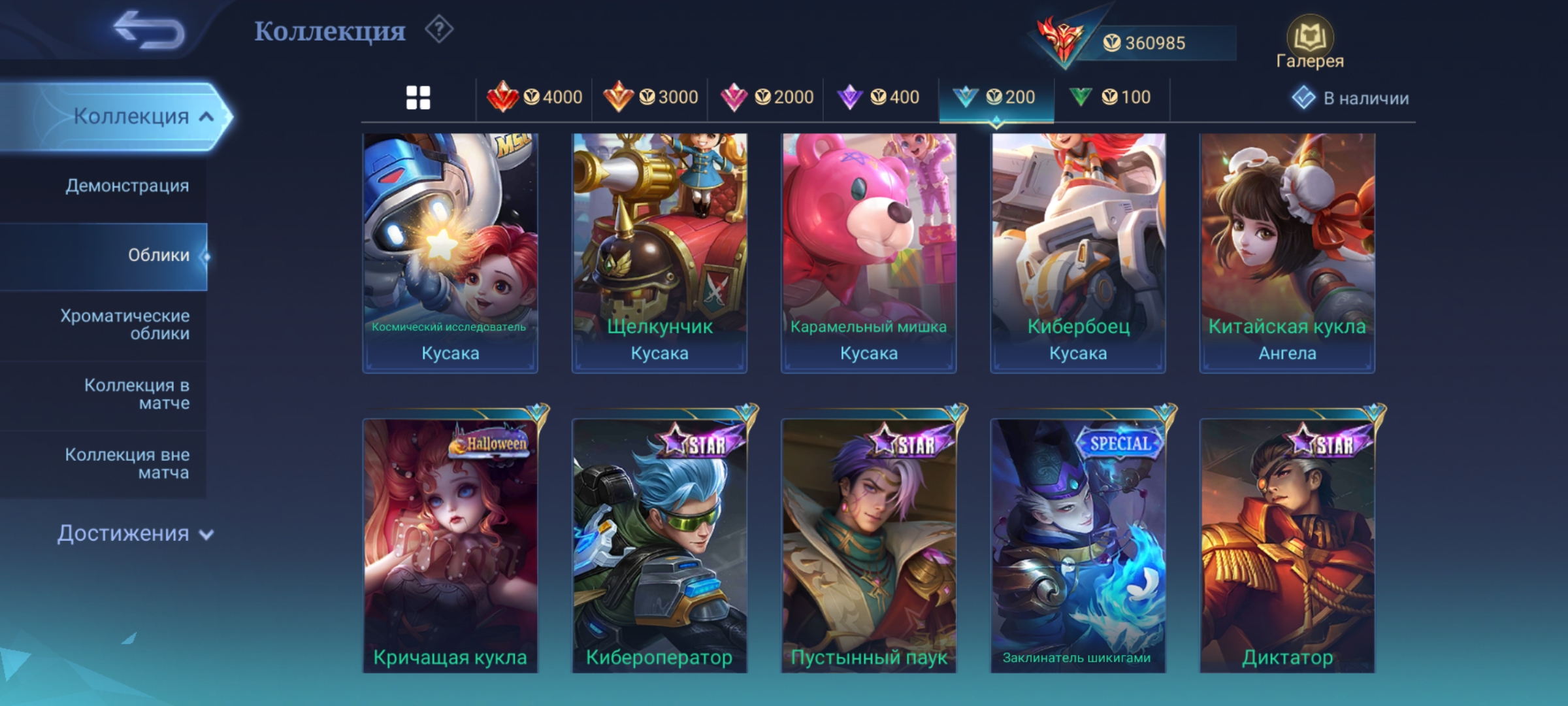Select the Щелкунчик Кусака skin card
Screen dimensions: 1568x706
click(x=659, y=253)
